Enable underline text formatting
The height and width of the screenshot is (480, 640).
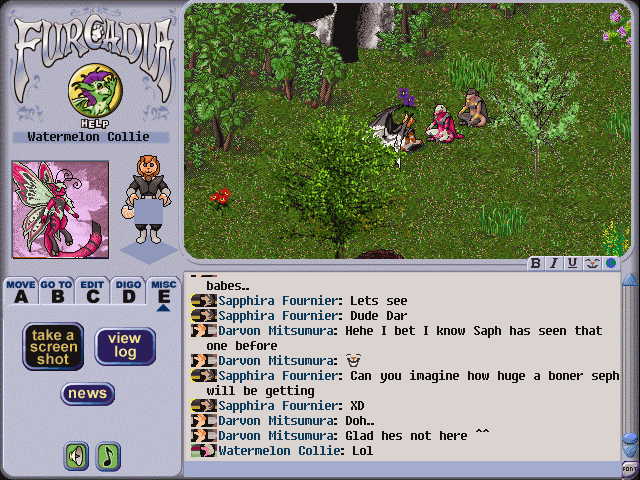(x=572, y=264)
